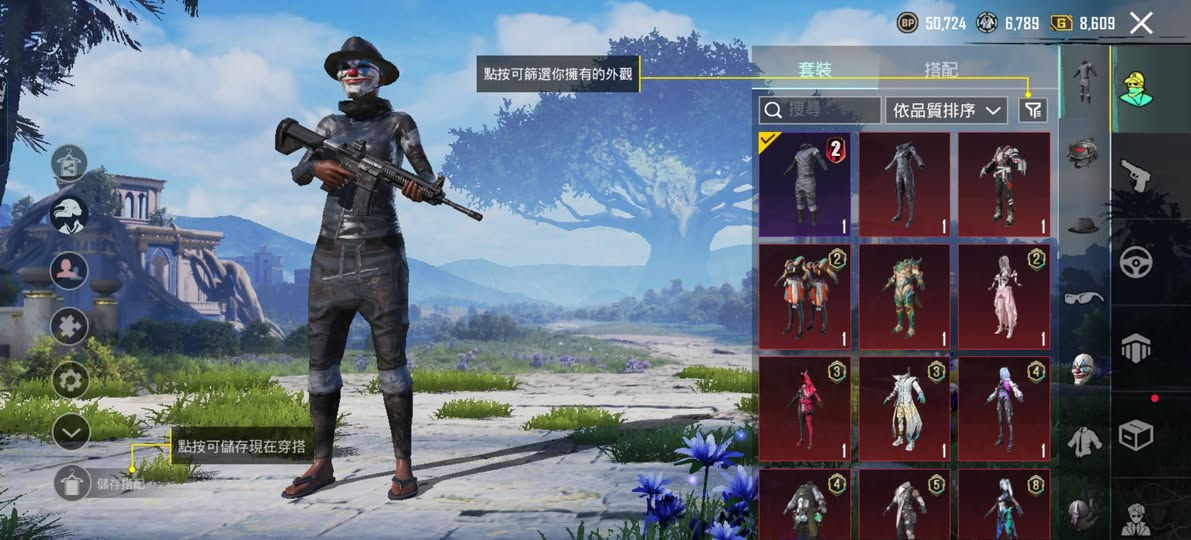Screen dimensions: 1191x540
Task: Toggle the owned-items filter funnel button
Action: pyautogui.click(x=1033, y=110)
